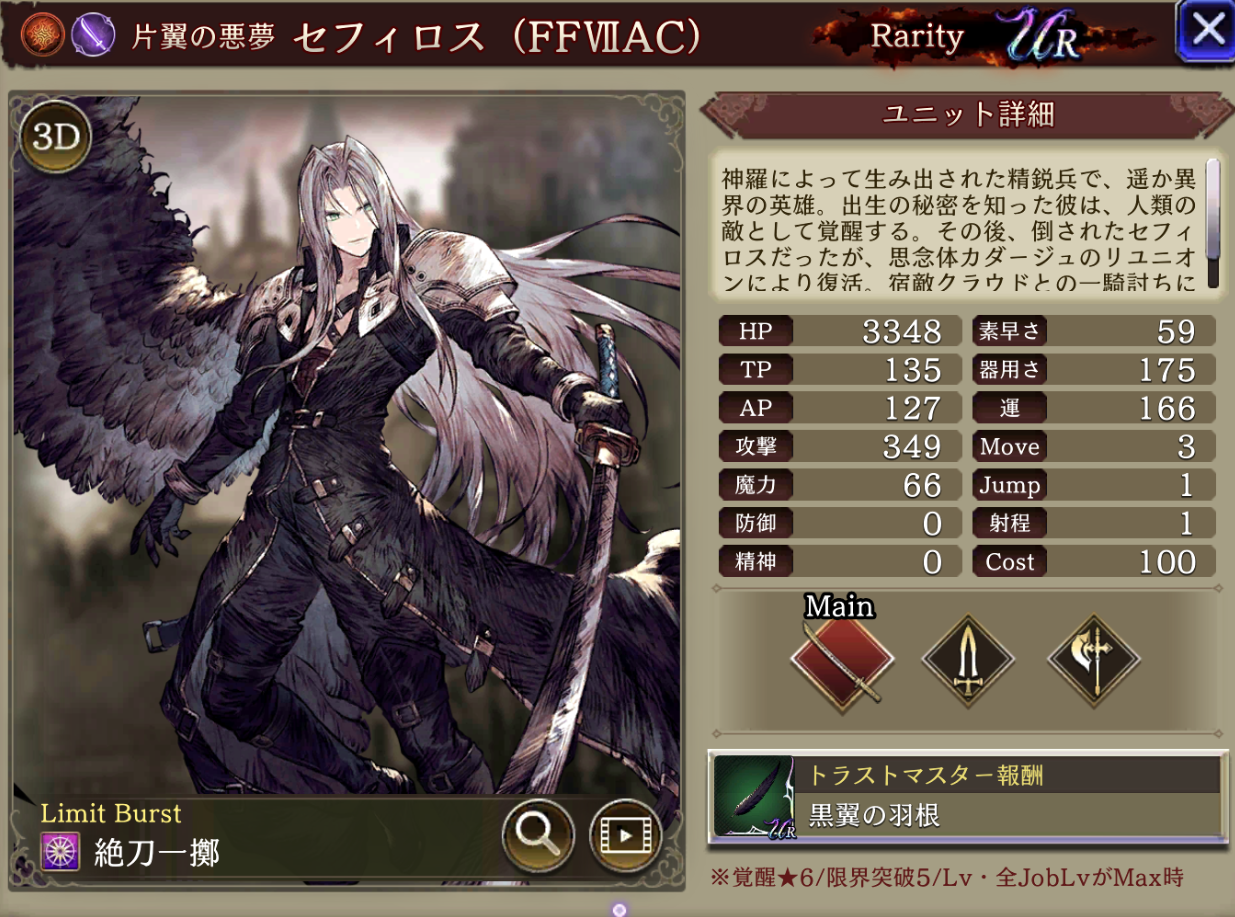Screen dimensions: 1235x917
Task: Choose the sword sub-job icon
Action: coord(967,661)
